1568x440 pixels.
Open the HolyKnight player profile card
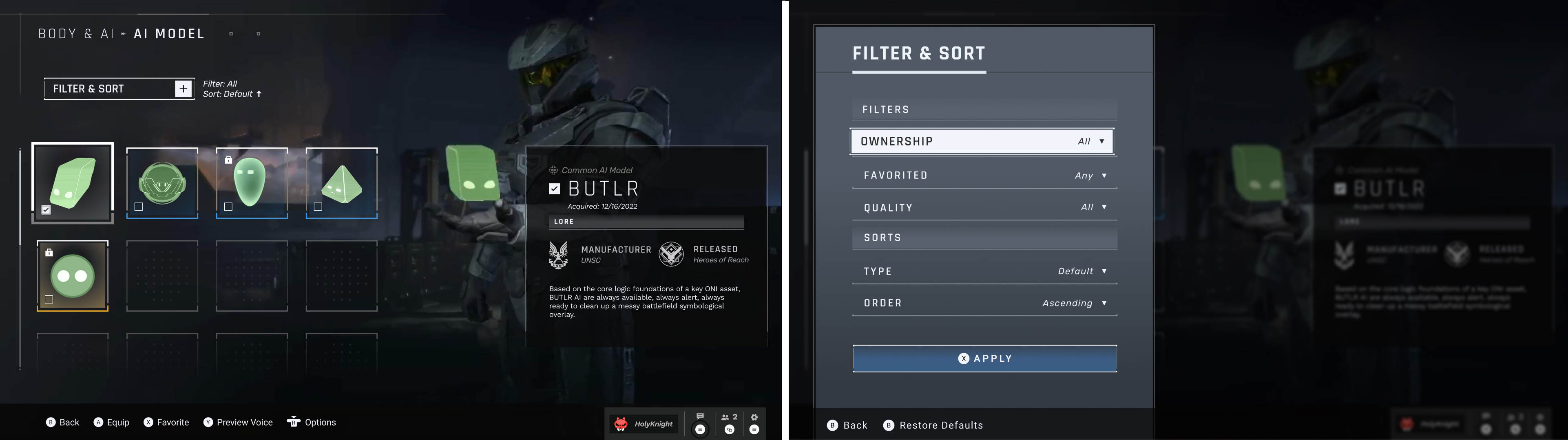click(x=644, y=424)
